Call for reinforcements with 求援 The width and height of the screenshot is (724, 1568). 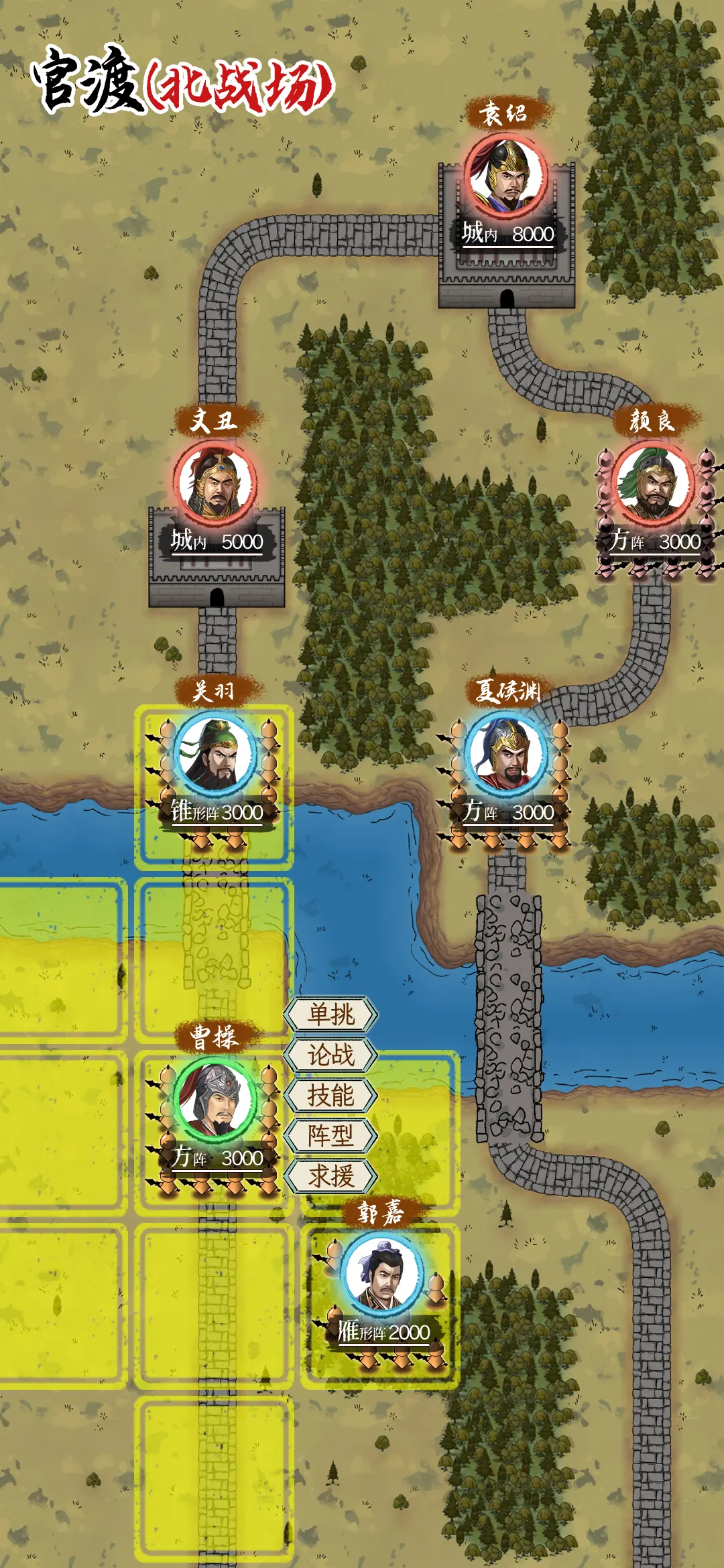[330, 1175]
